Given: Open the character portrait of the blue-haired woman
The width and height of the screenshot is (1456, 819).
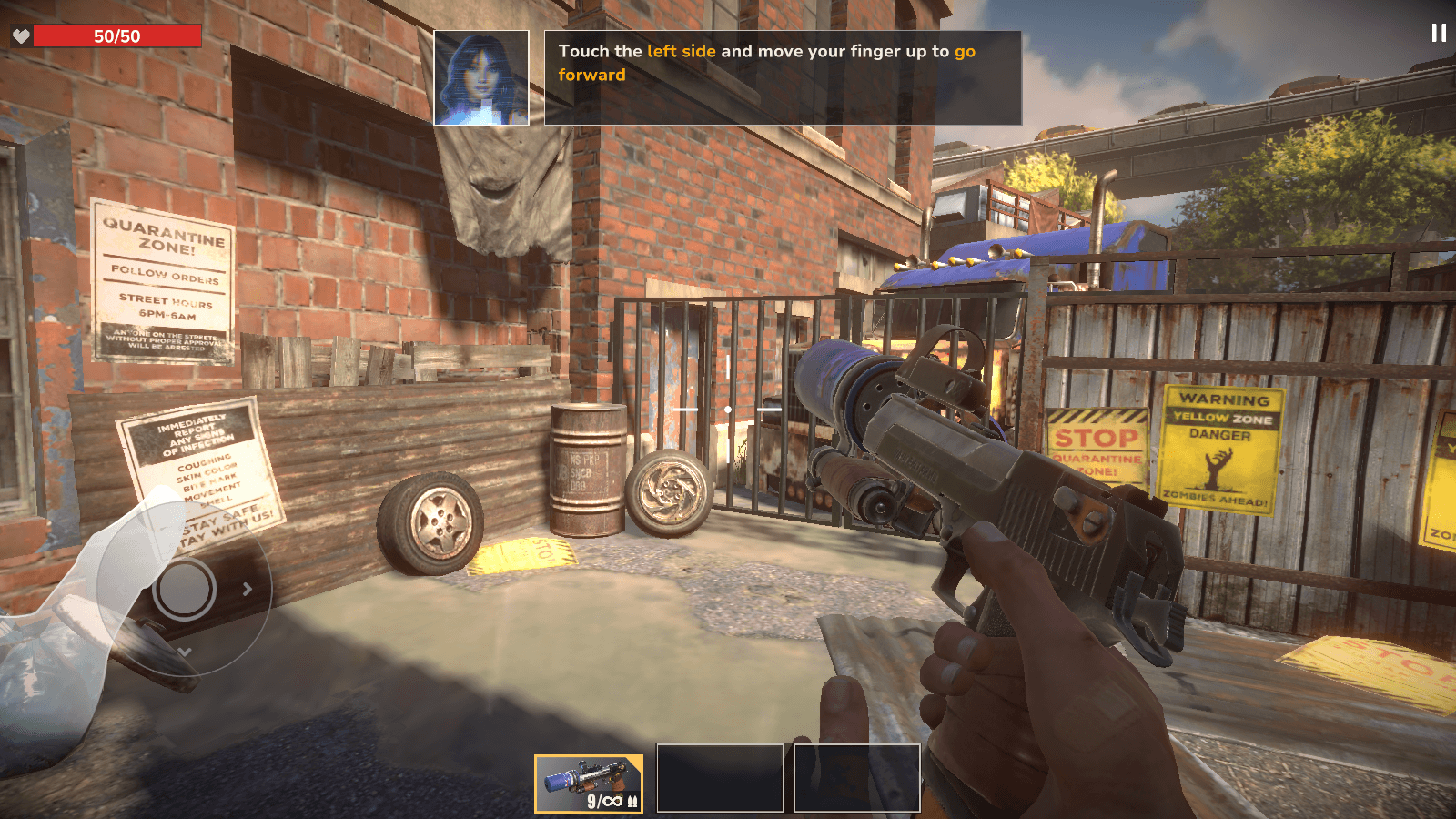Looking at the screenshot, I should click(481, 76).
